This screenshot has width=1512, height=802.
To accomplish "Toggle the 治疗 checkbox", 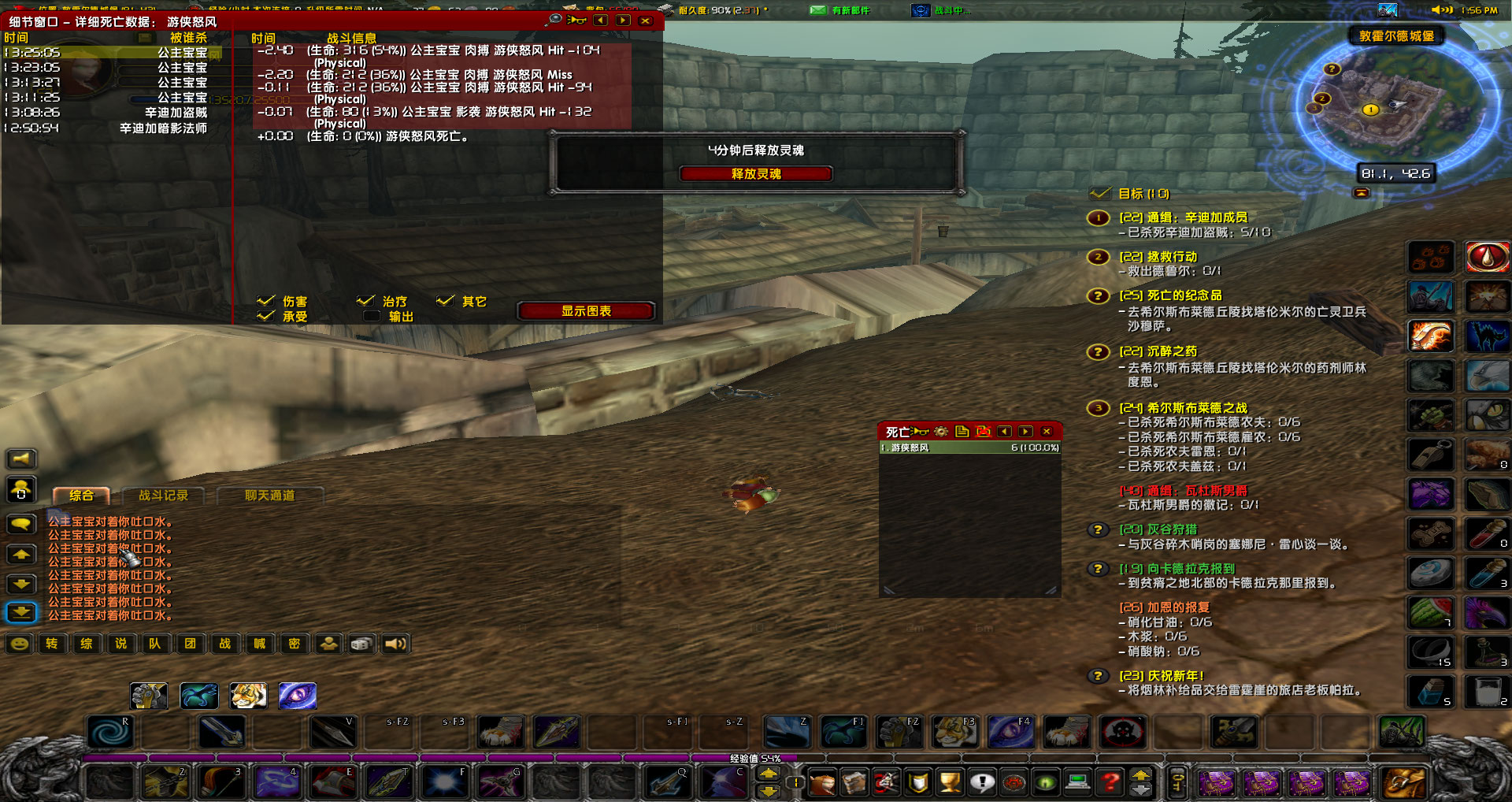I will [x=365, y=300].
